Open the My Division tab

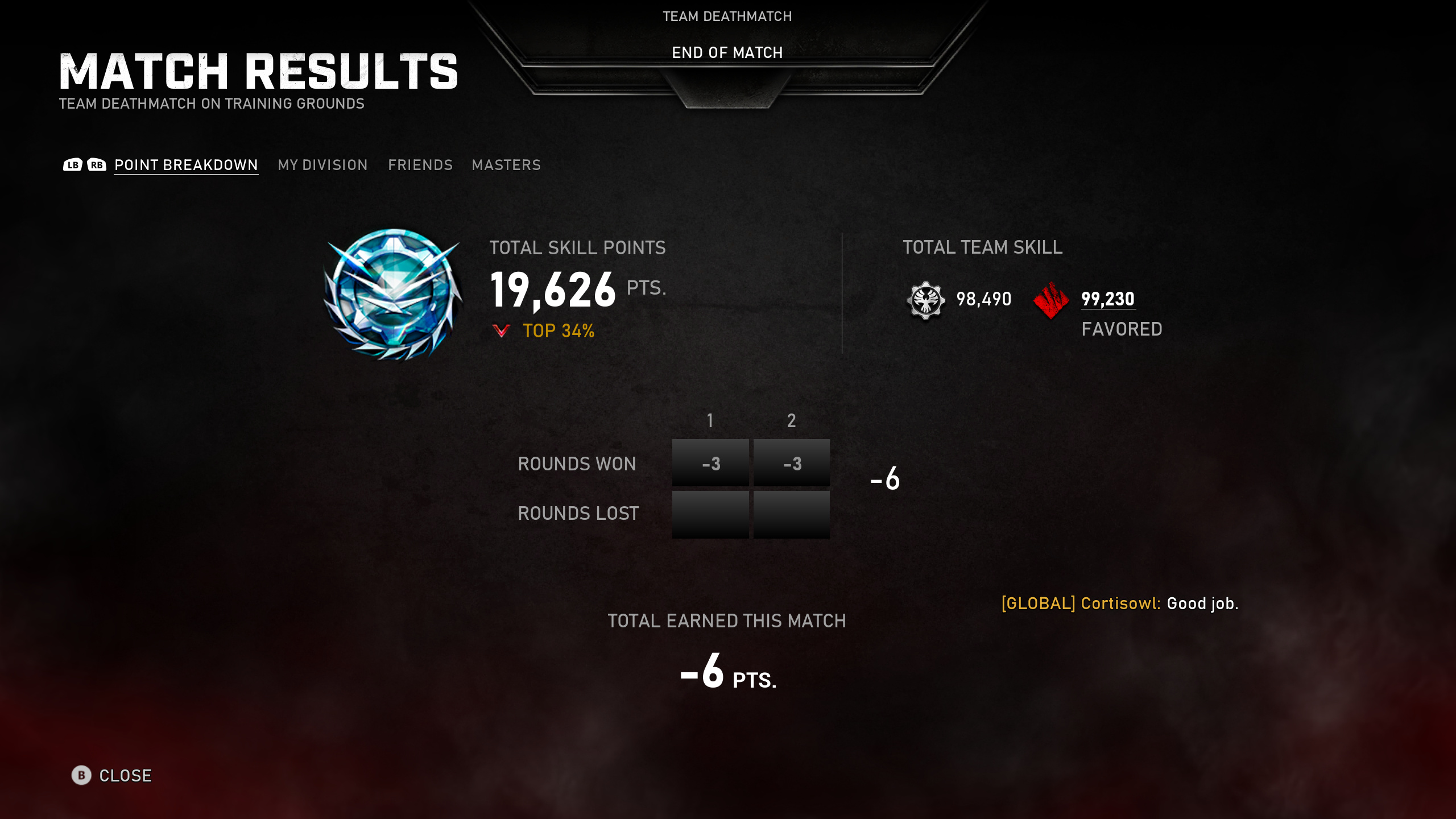[322, 165]
